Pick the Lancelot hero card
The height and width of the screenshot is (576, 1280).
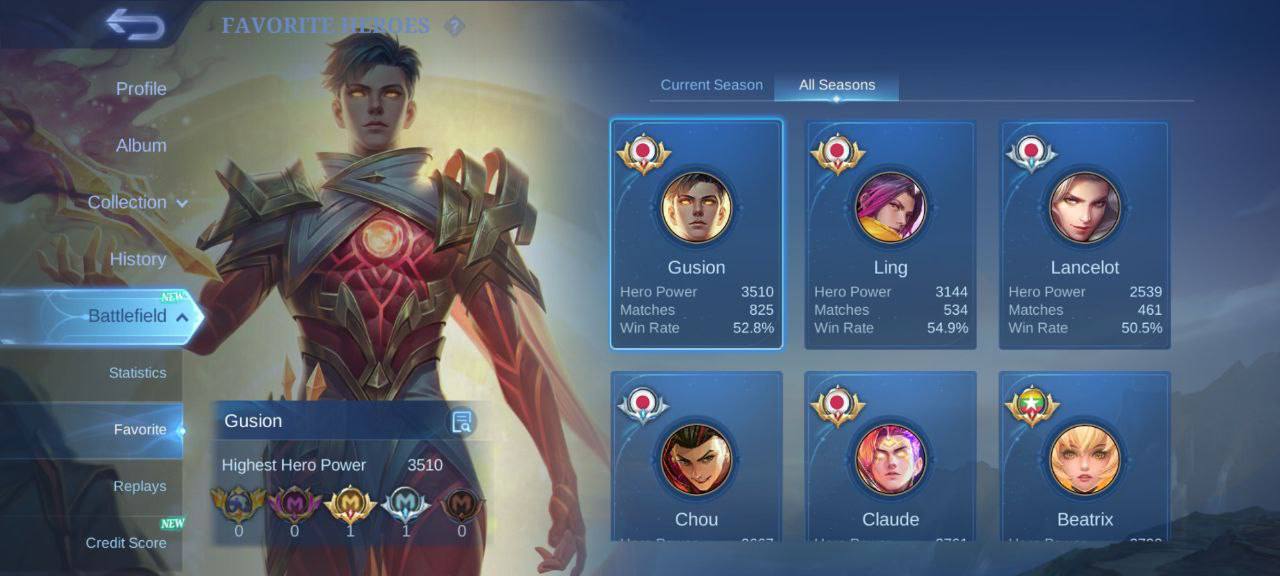[1084, 235]
